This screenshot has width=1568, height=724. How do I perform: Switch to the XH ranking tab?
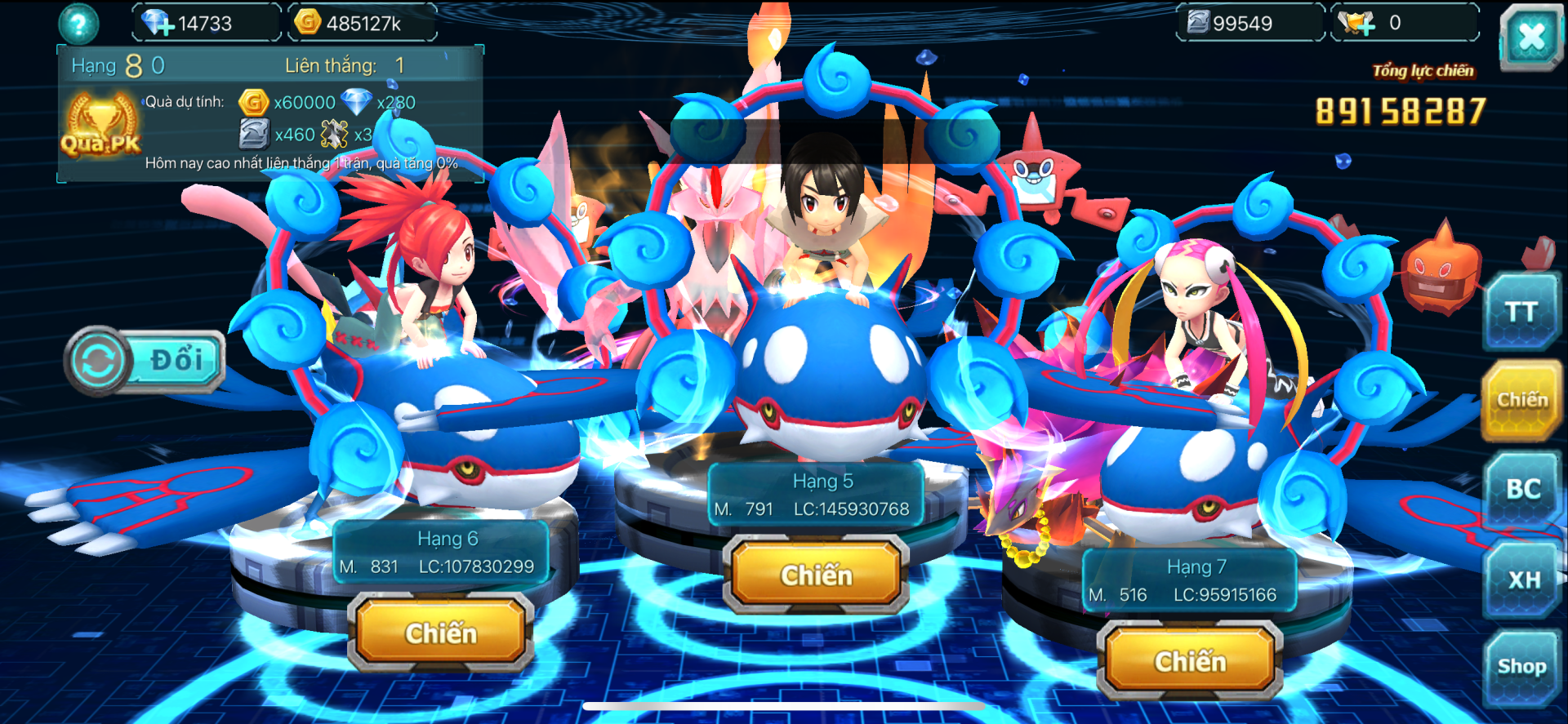point(1523,580)
